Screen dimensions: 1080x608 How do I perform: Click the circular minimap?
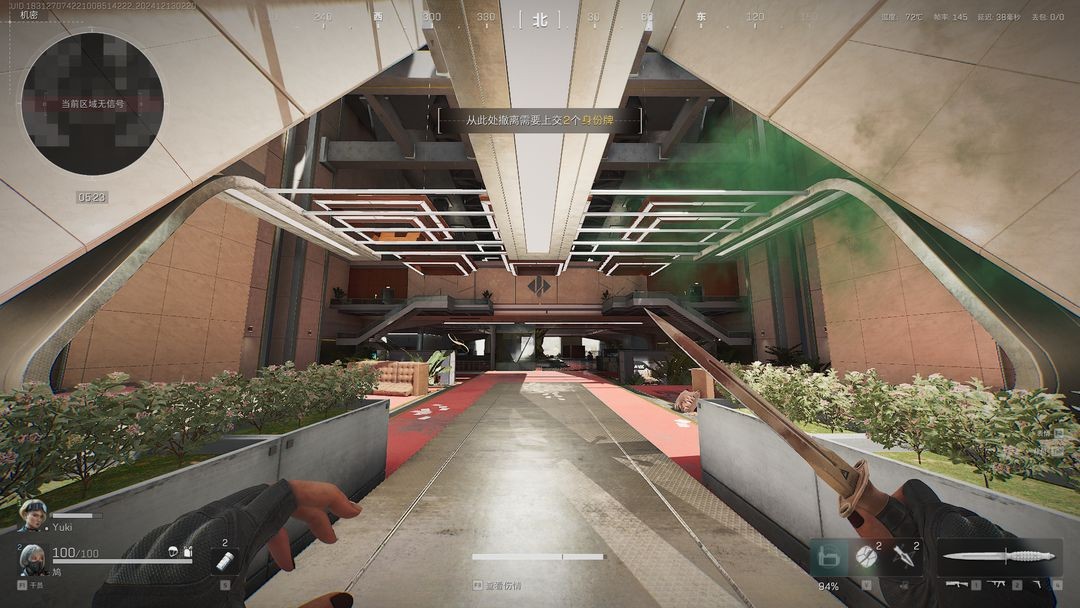point(93,103)
